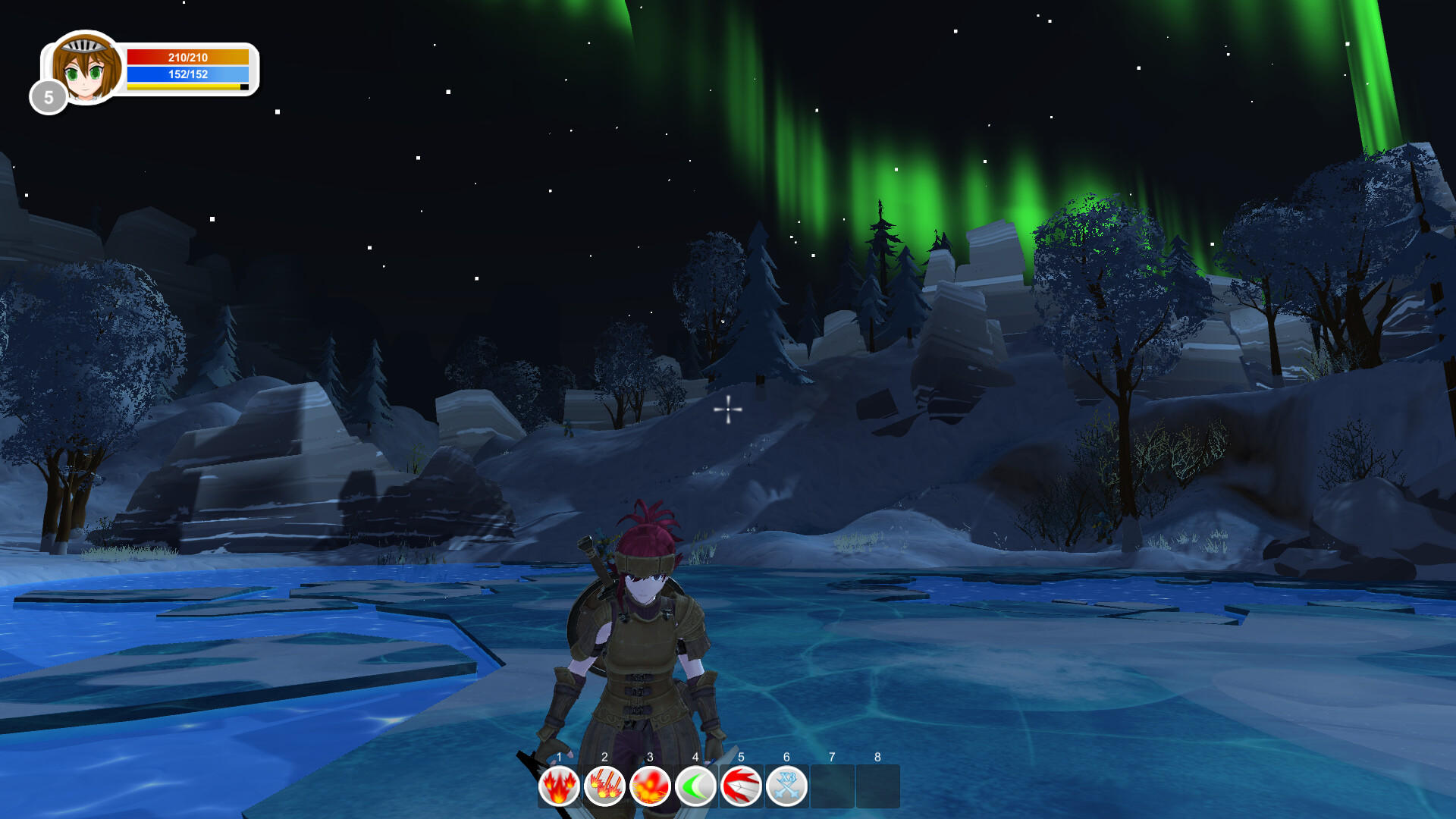The height and width of the screenshot is (819, 1456).
Task: Click the number 4 keybind label
Action: click(695, 757)
